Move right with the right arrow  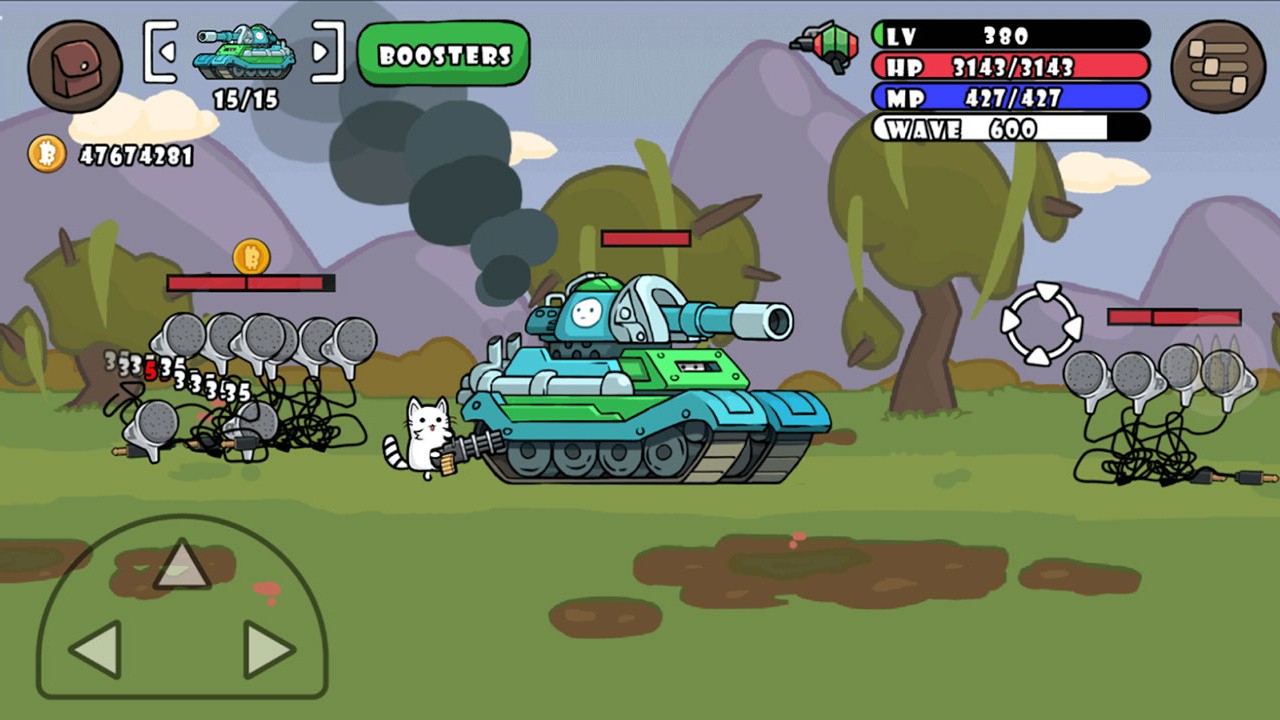pos(268,649)
